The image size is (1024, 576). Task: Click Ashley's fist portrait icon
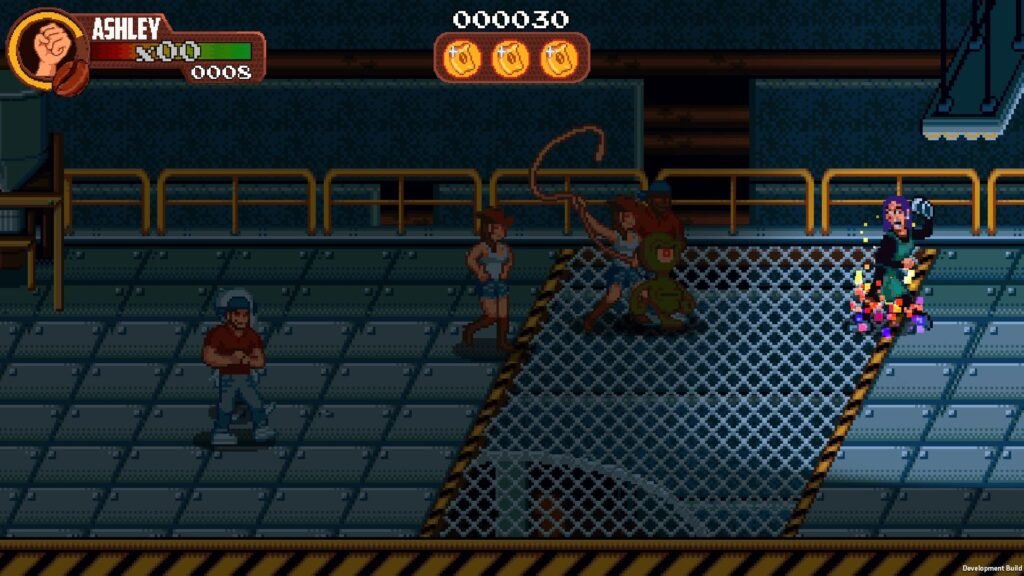45,48
